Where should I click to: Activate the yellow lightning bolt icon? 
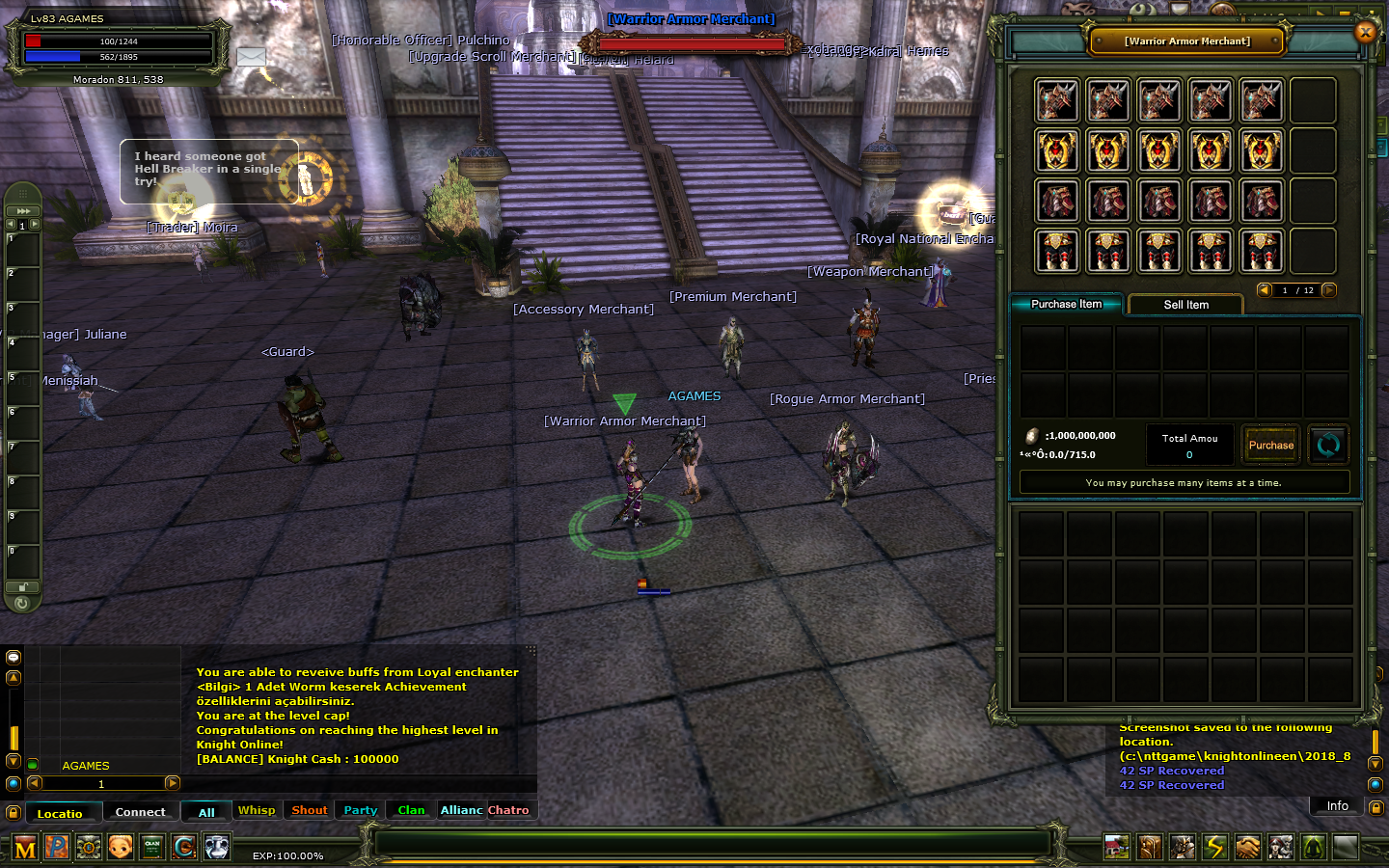coord(1214,847)
